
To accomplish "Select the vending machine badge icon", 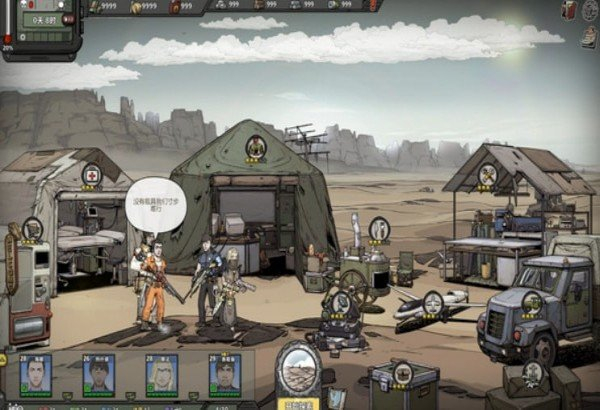I will coord(32,229).
